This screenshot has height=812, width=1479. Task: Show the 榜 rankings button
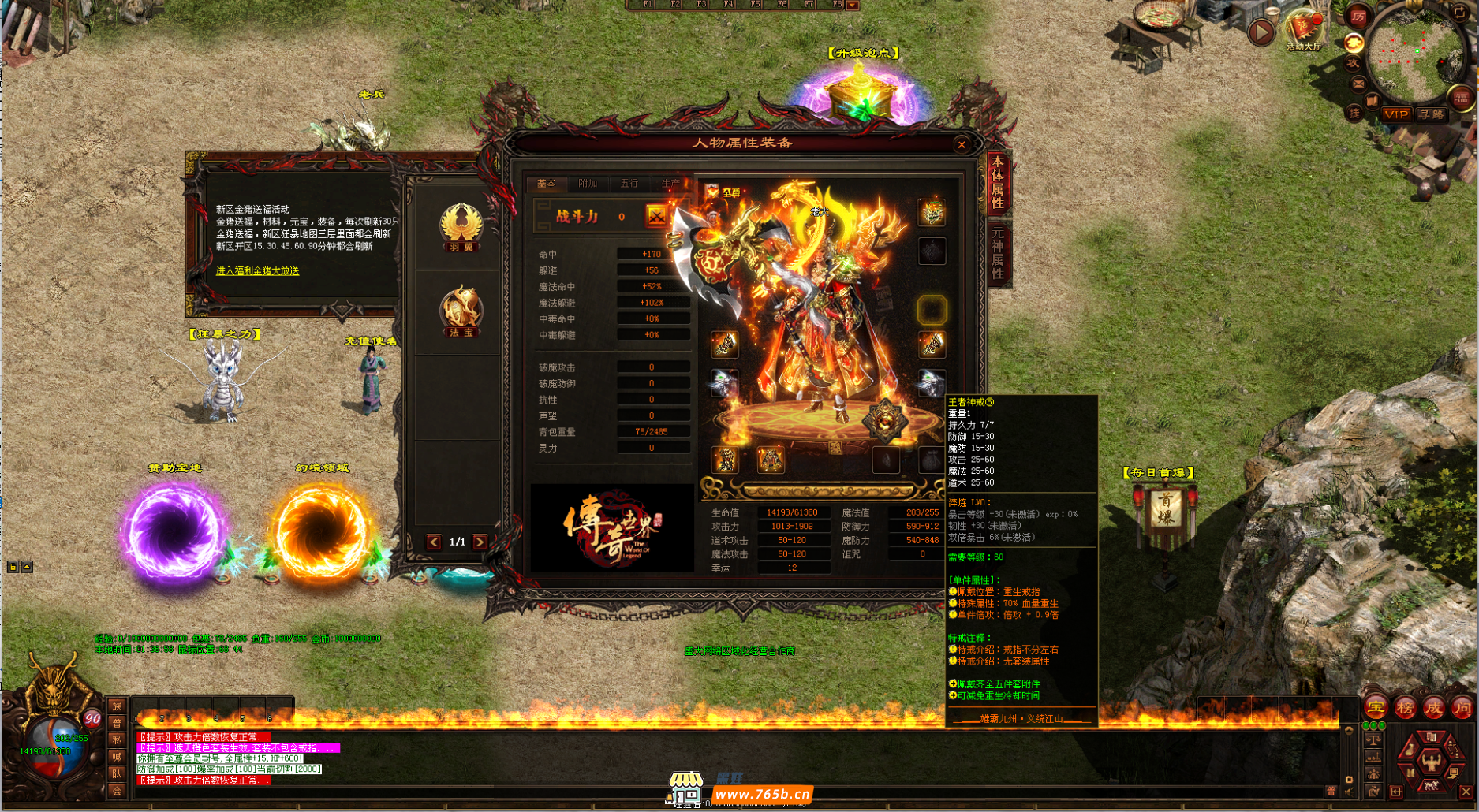pyautogui.click(x=1405, y=707)
